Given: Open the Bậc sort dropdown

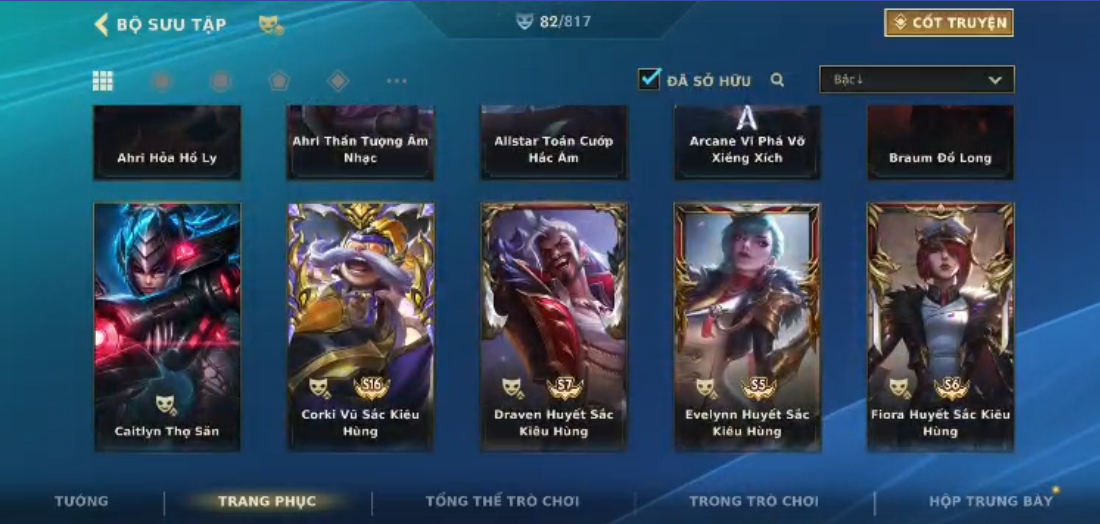Looking at the screenshot, I should (x=916, y=80).
